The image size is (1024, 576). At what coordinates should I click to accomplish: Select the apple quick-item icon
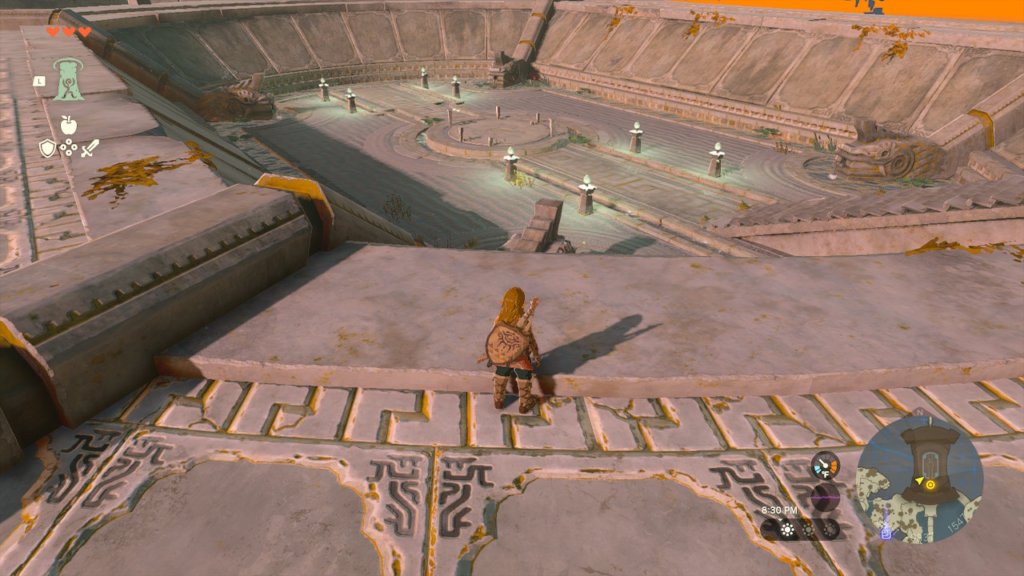(68, 125)
